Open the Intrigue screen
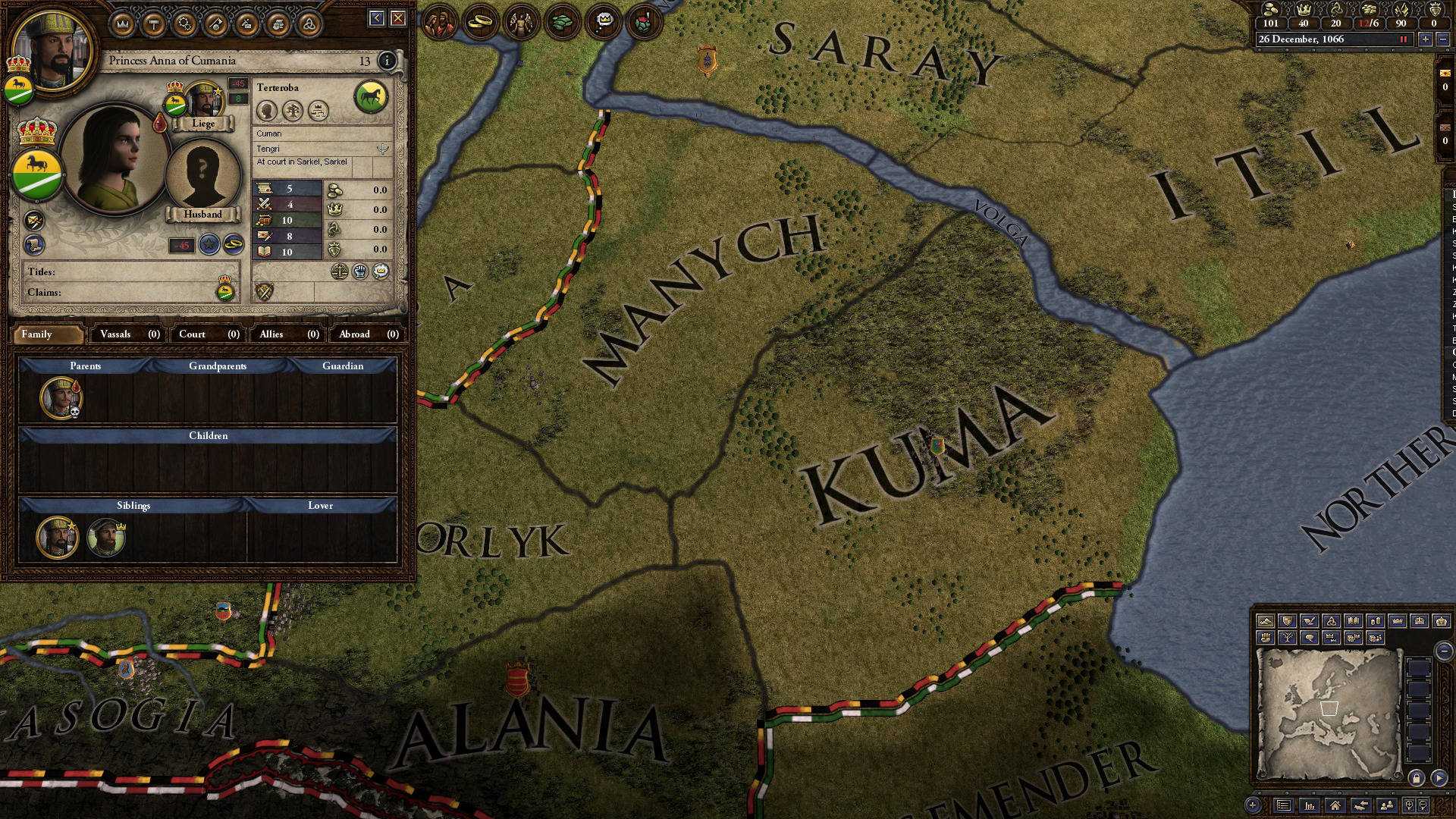 [247, 21]
